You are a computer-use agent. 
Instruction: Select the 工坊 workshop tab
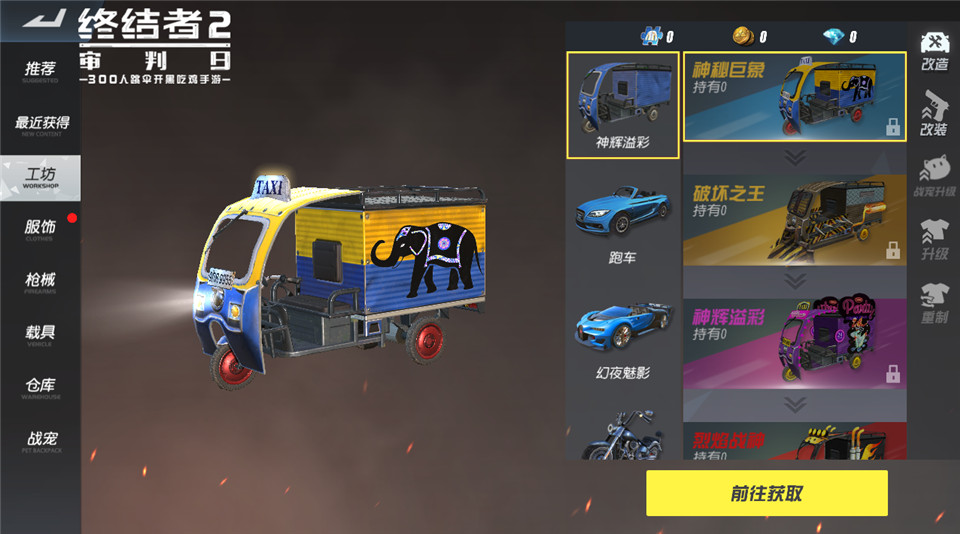pyautogui.click(x=40, y=178)
